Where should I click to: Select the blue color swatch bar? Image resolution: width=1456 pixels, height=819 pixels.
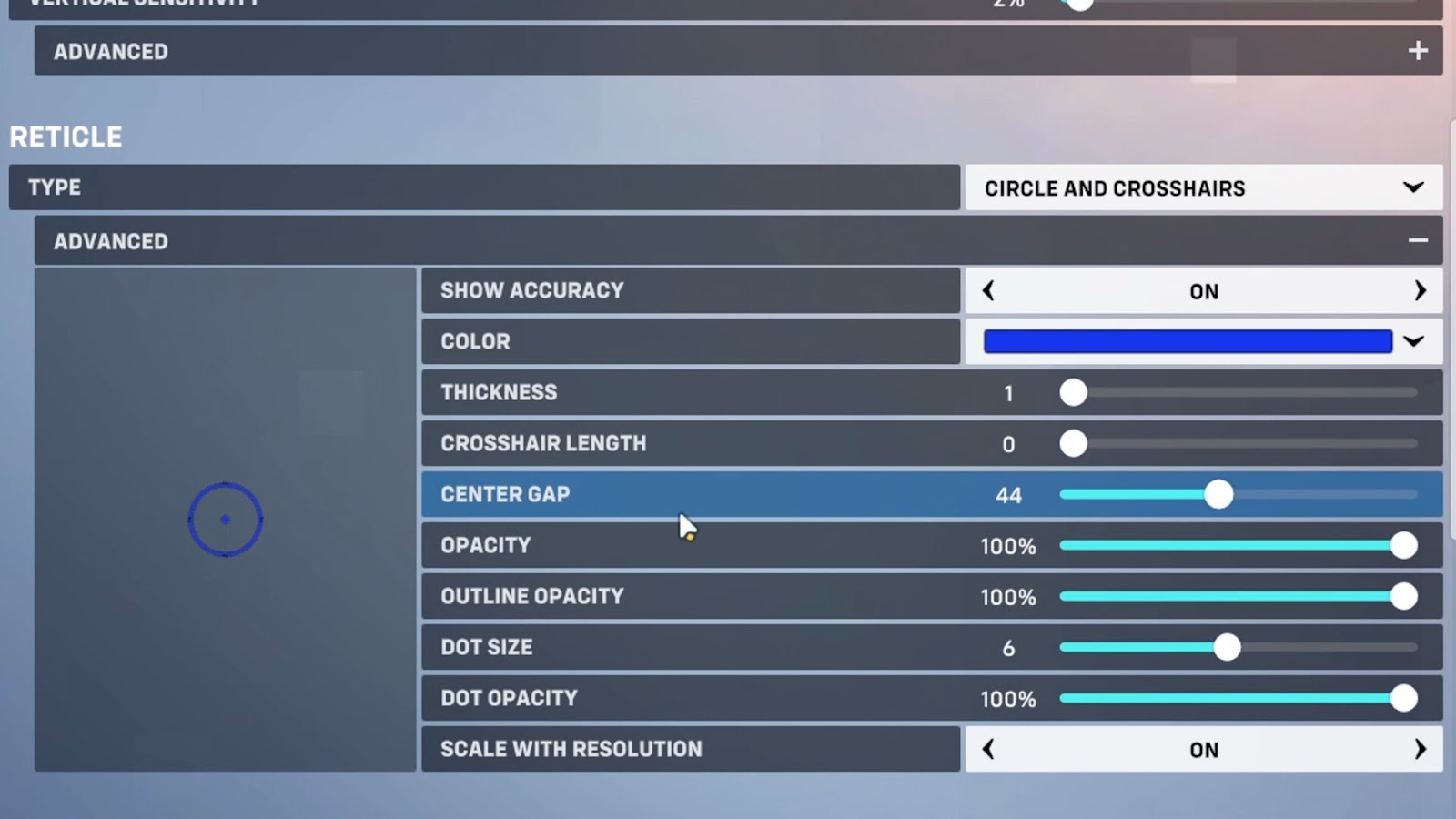click(x=1188, y=341)
